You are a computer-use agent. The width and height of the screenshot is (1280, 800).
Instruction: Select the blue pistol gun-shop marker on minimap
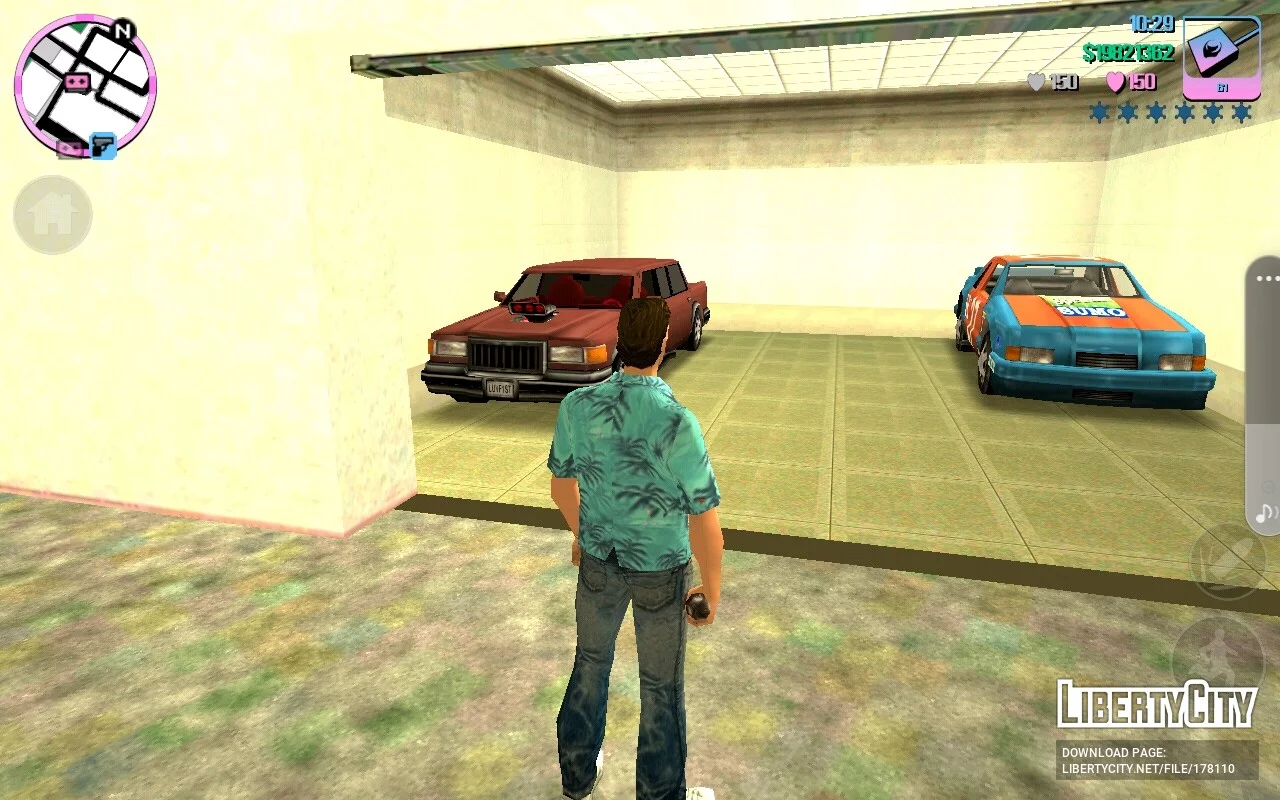[x=103, y=146]
